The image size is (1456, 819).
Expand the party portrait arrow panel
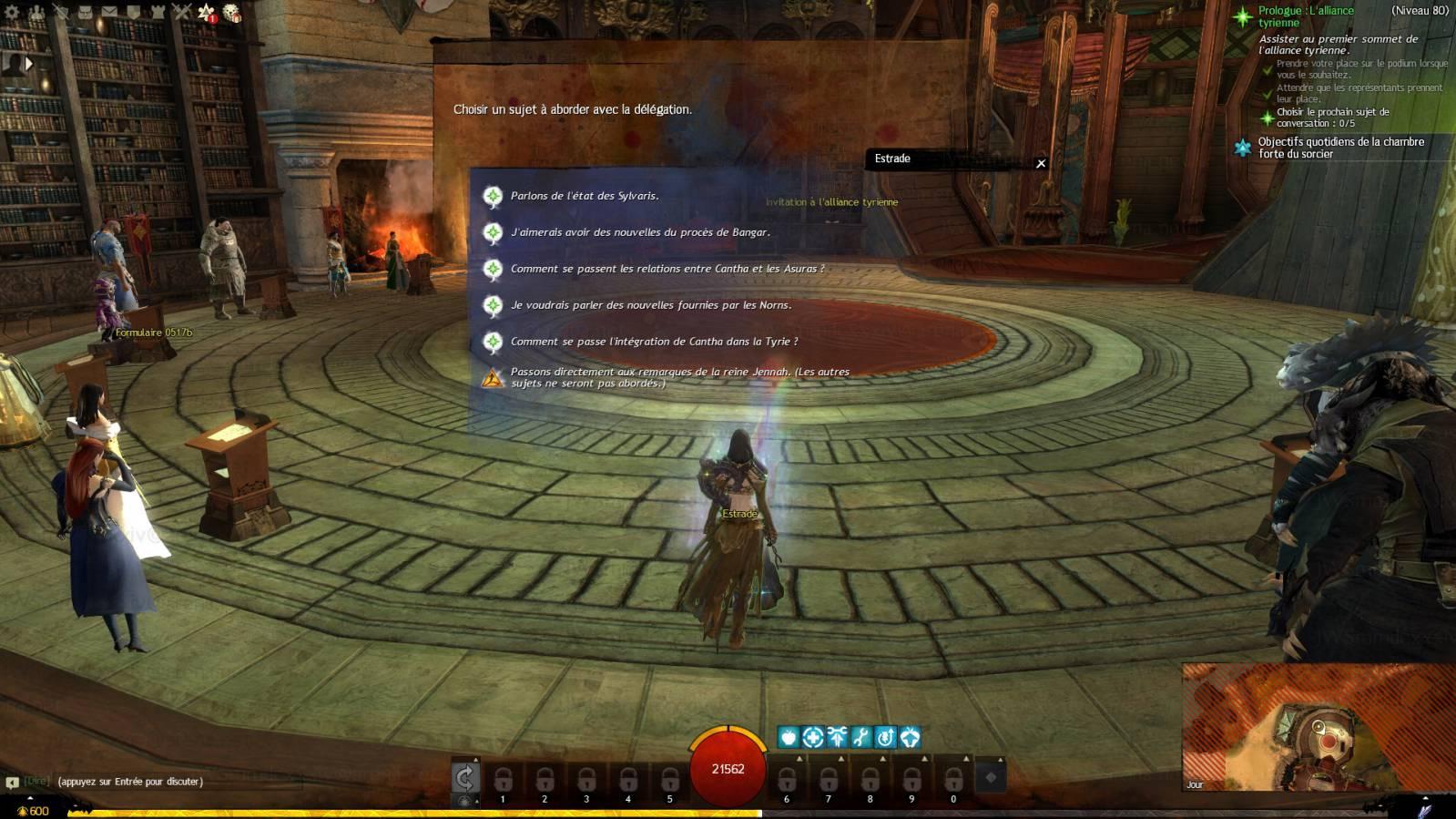click(28, 64)
